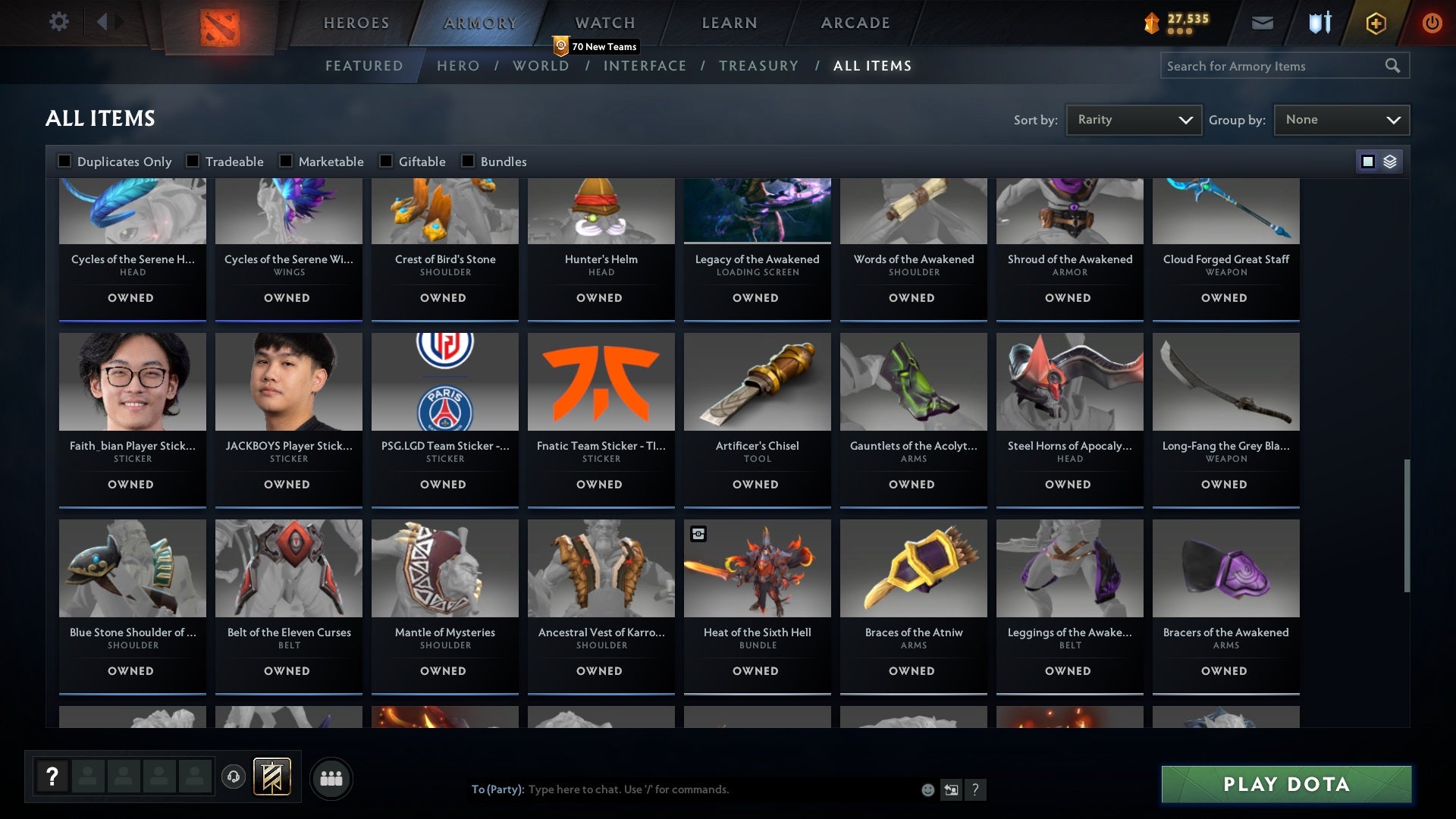This screenshot has width=1456, height=819.
Task: Open Dota Plus via the gold hexagon plus icon
Action: (1375, 23)
